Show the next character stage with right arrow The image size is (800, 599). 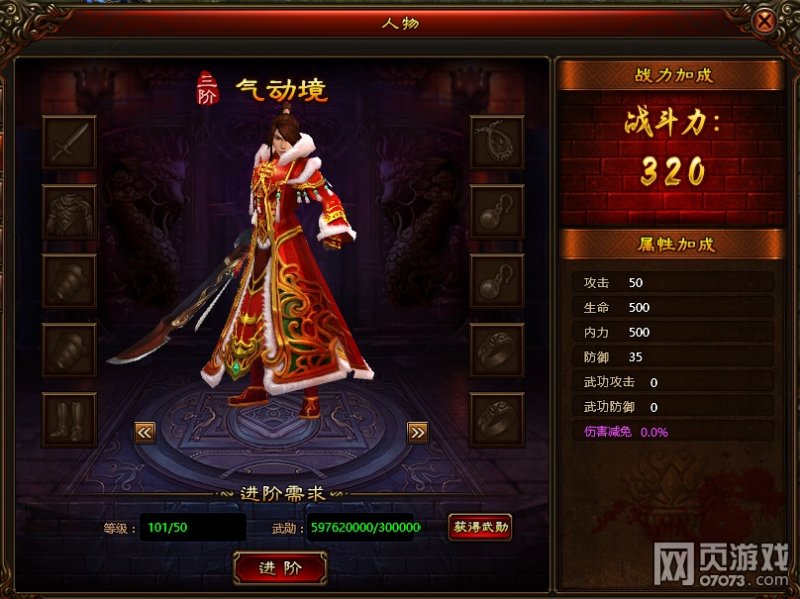(417, 432)
